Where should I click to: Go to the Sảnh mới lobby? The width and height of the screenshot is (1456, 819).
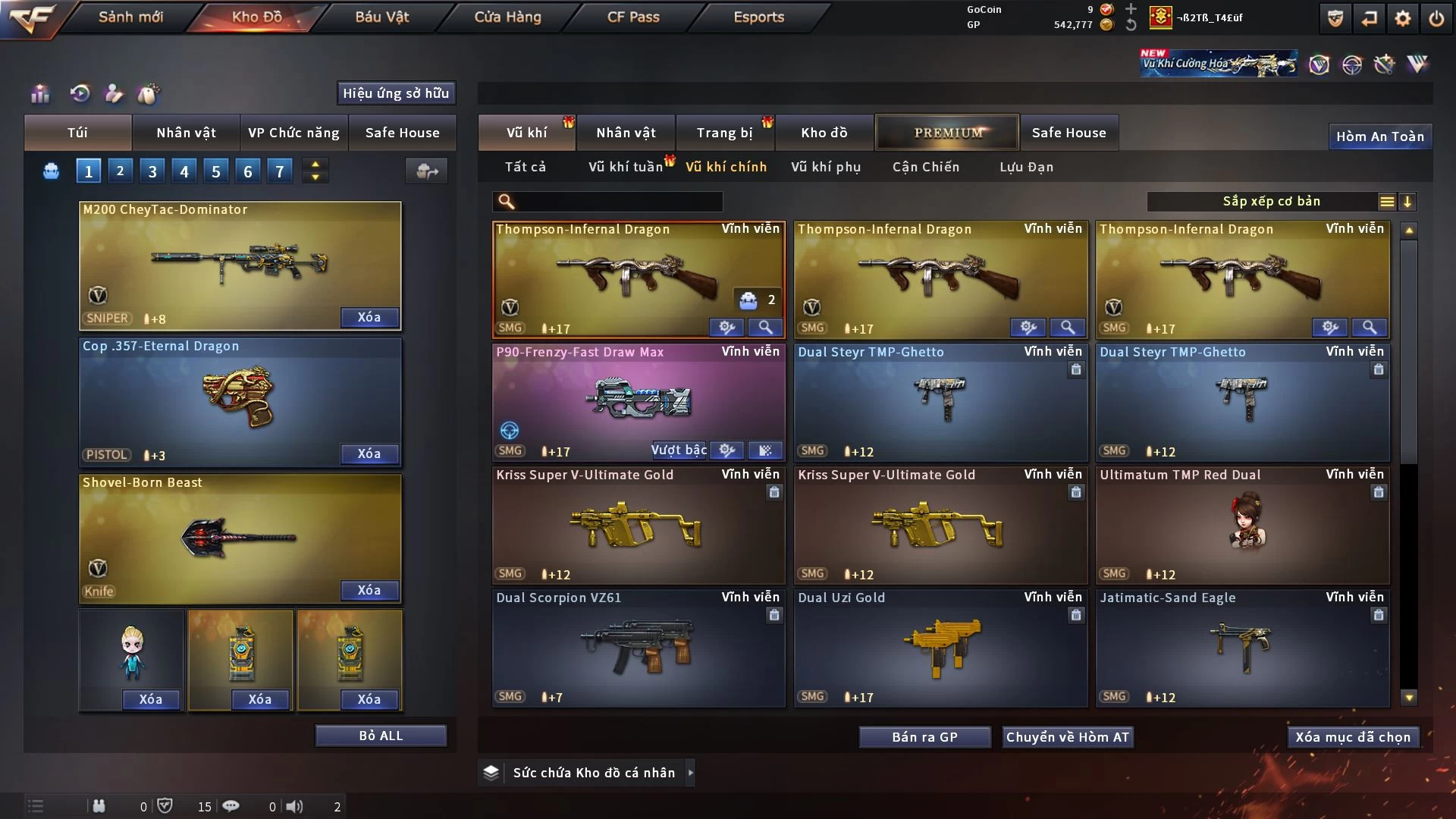(x=130, y=17)
